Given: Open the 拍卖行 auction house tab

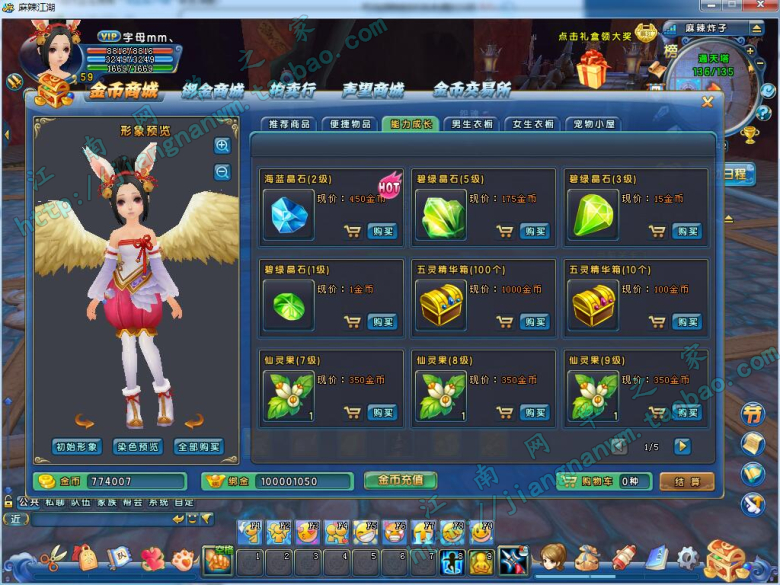Looking at the screenshot, I should pos(292,91).
